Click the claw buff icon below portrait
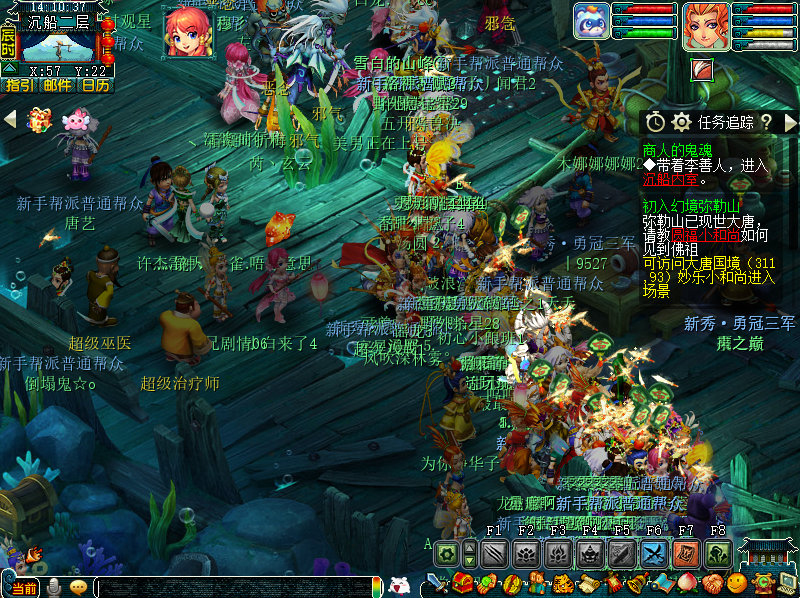 coord(702,69)
